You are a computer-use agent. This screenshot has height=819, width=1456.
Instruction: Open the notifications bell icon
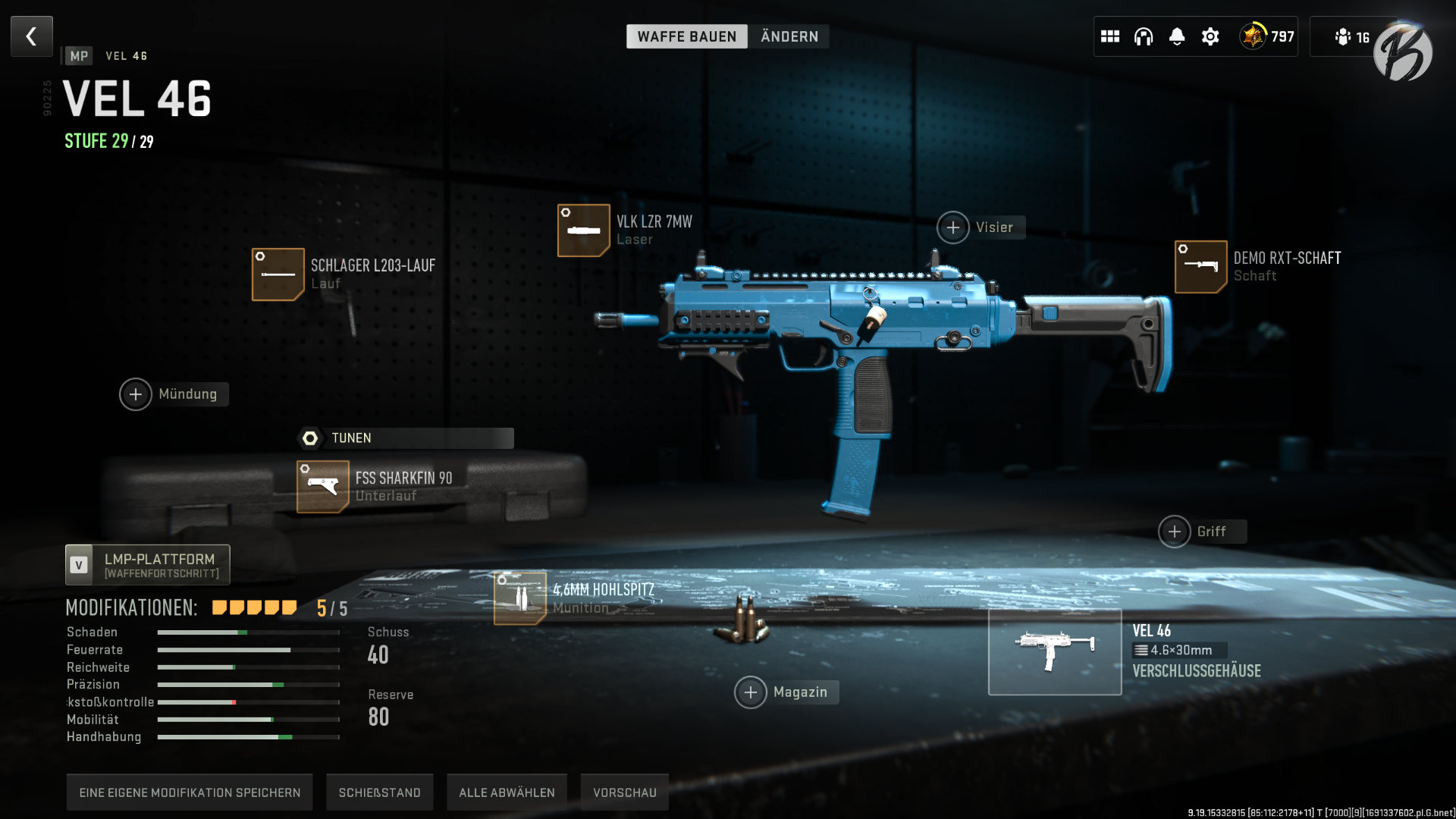pyautogui.click(x=1177, y=36)
